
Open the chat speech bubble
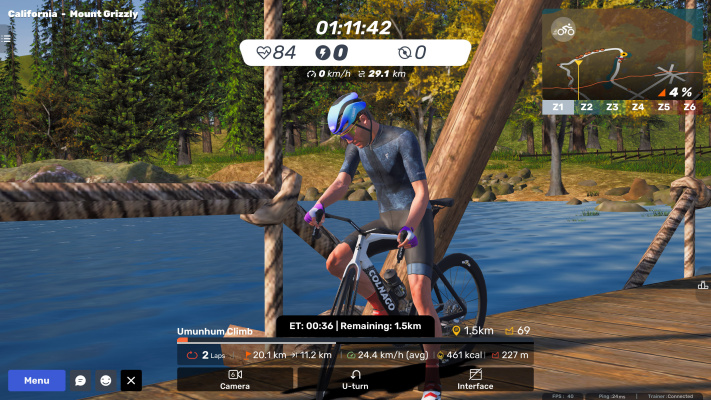81,380
